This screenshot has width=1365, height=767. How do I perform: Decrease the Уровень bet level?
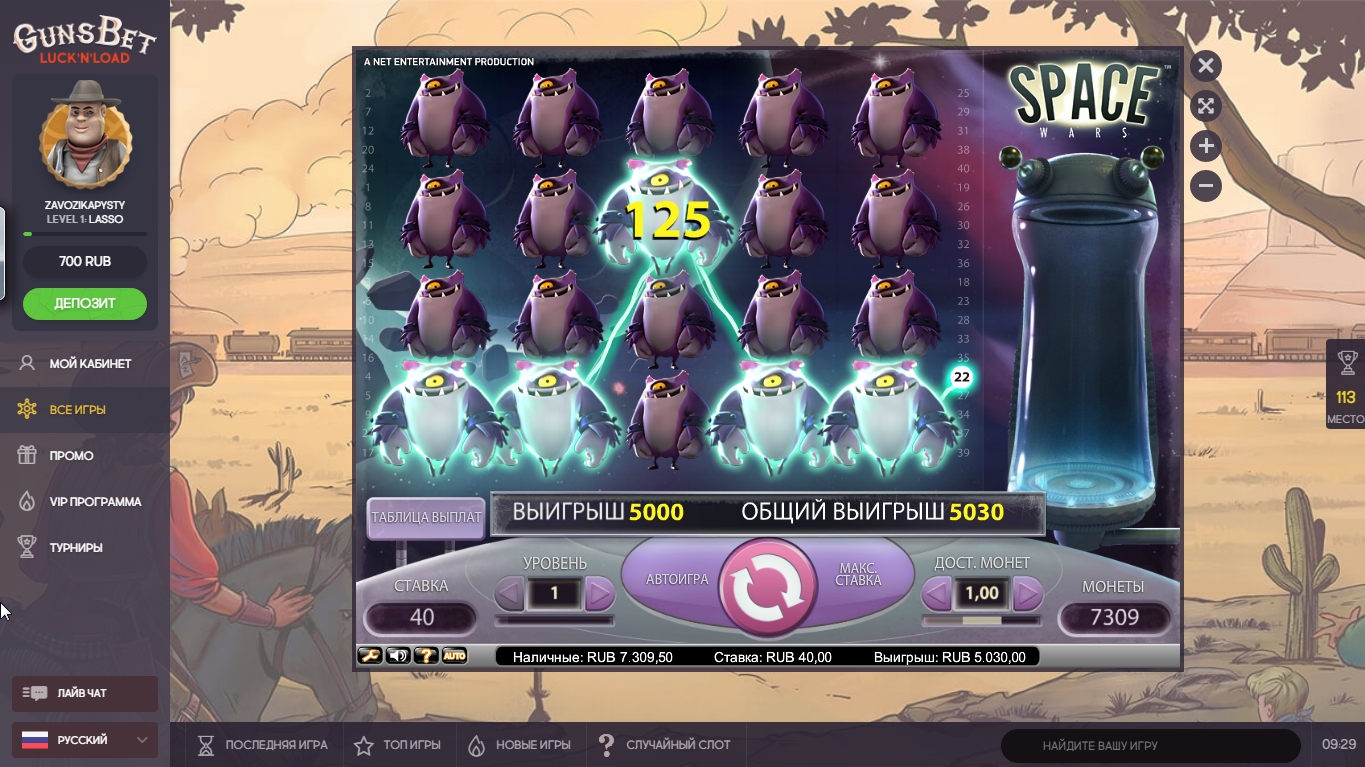pyautogui.click(x=510, y=594)
